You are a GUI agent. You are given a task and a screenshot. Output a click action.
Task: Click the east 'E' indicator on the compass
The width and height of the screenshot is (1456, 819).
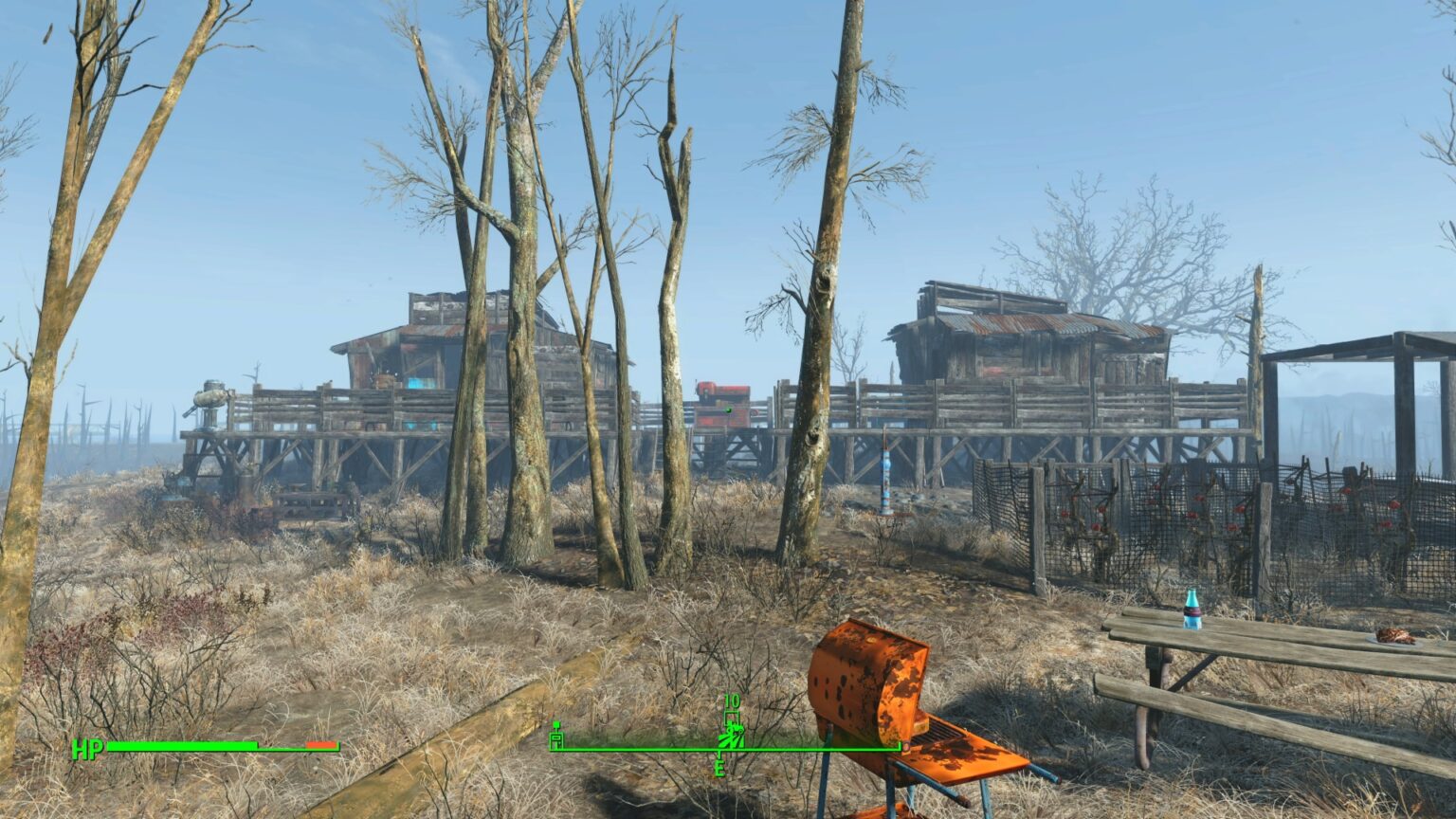click(x=721, y=768)
